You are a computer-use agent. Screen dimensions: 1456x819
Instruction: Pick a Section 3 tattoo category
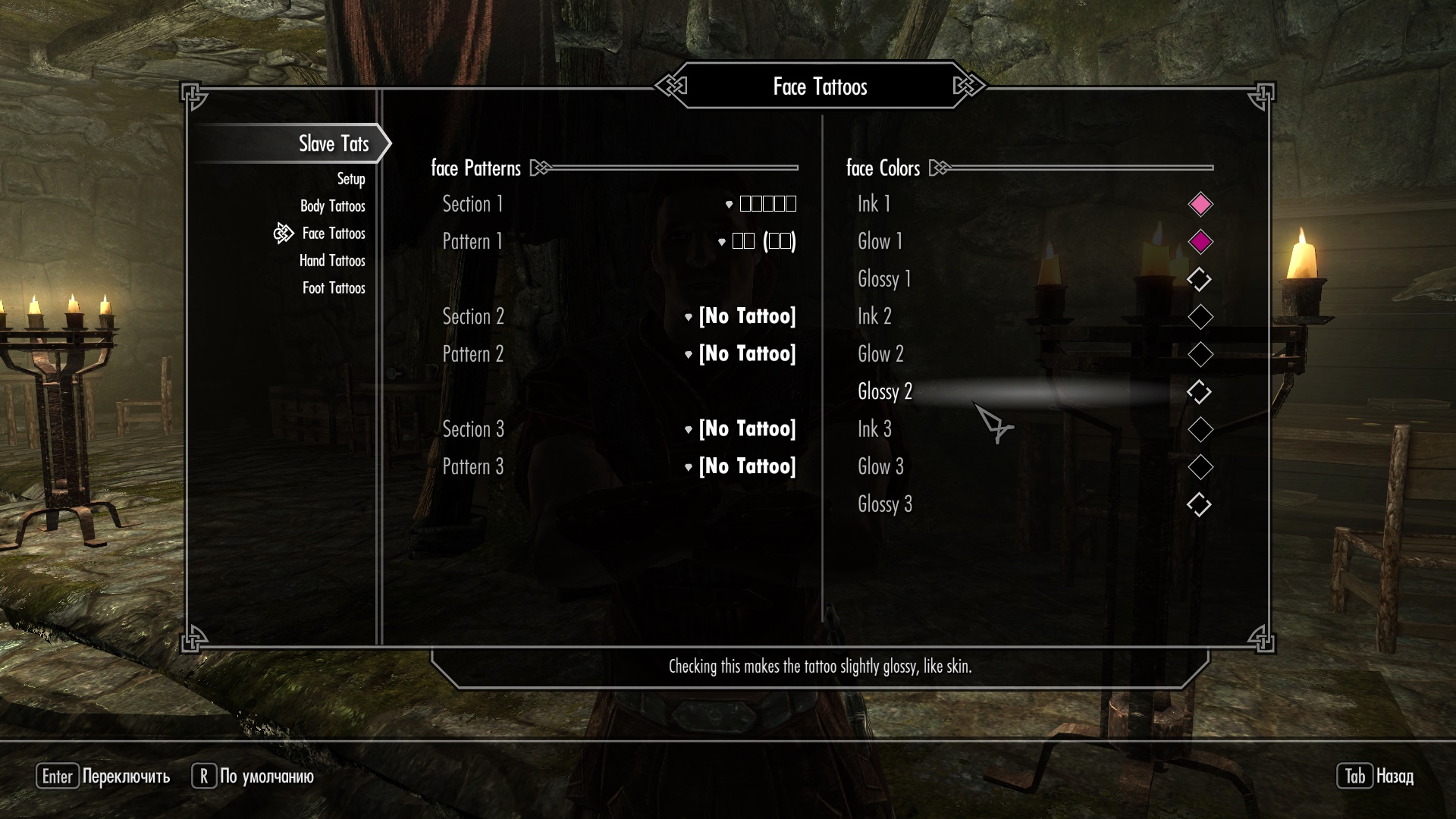740,429
